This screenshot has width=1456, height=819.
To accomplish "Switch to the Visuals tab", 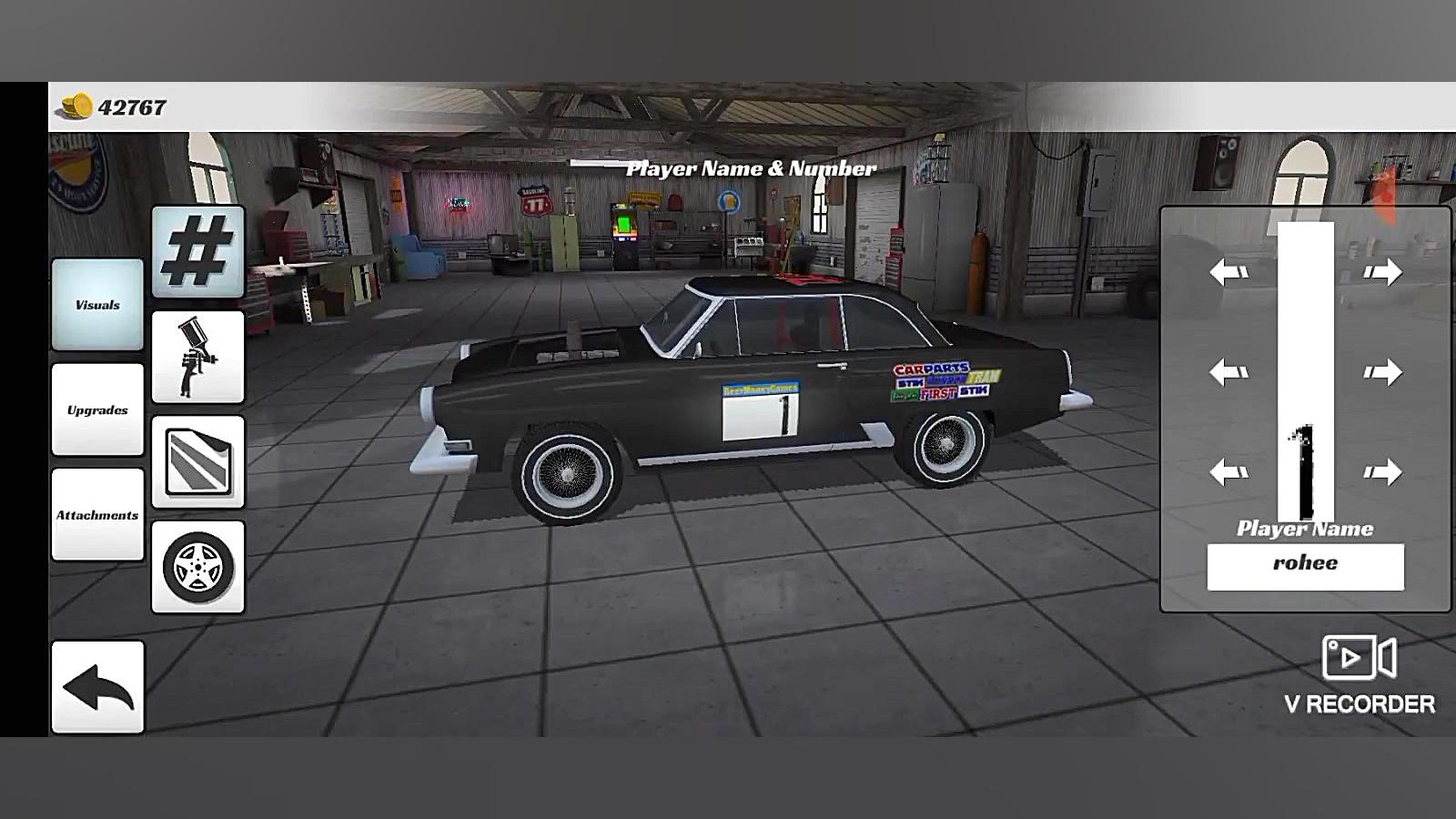I will 97,305.
